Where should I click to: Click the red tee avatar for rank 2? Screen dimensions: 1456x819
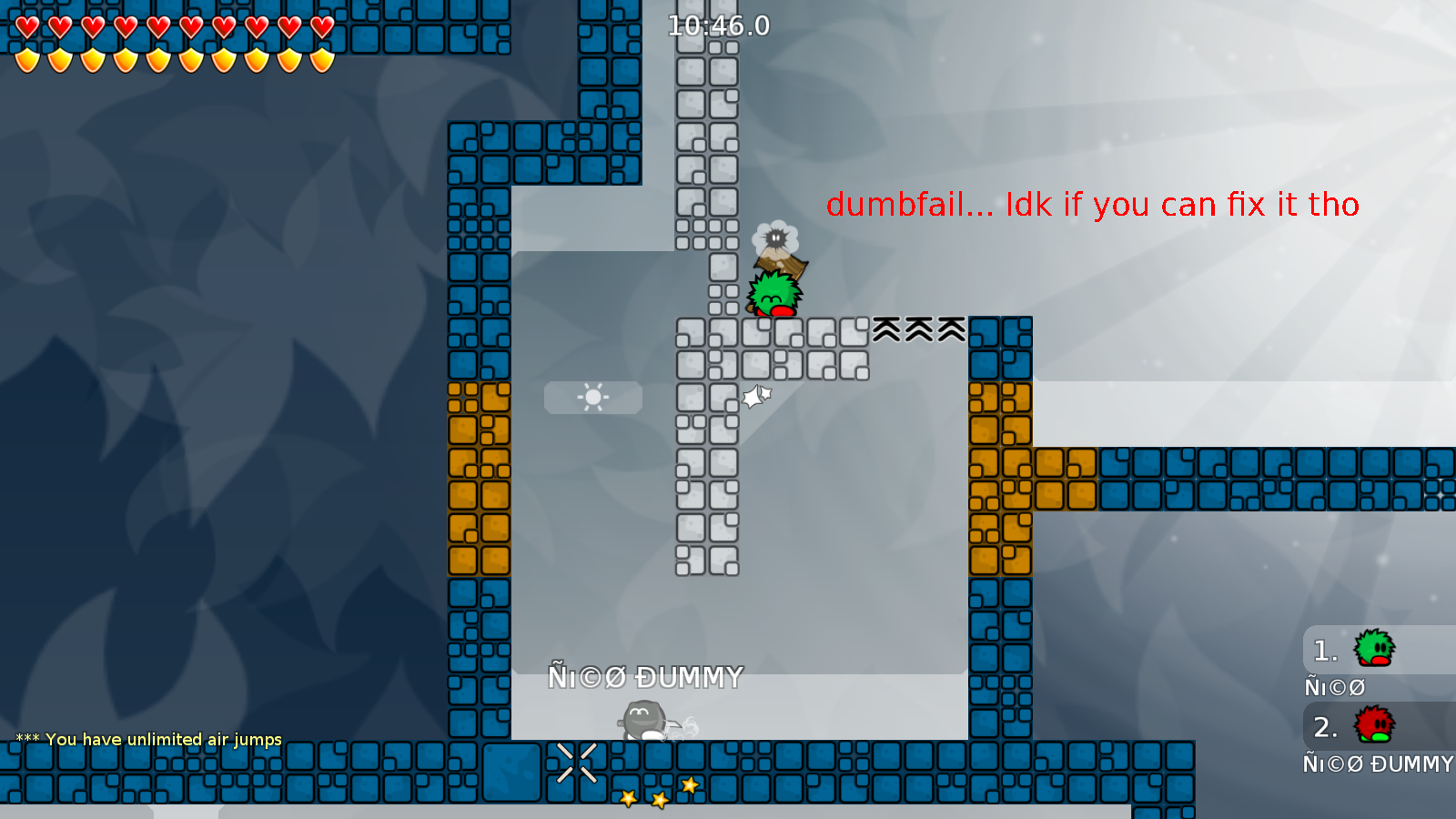click(1372, 726)
